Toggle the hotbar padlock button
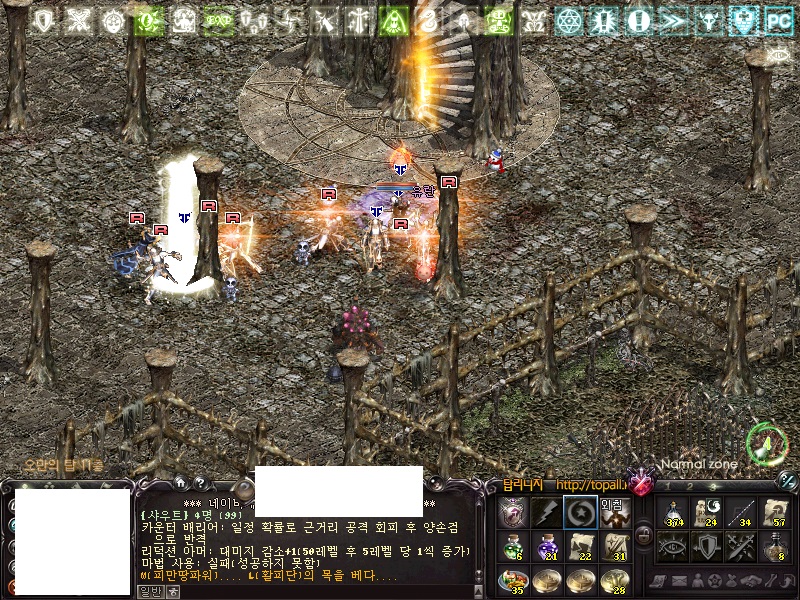 [644, 534]
